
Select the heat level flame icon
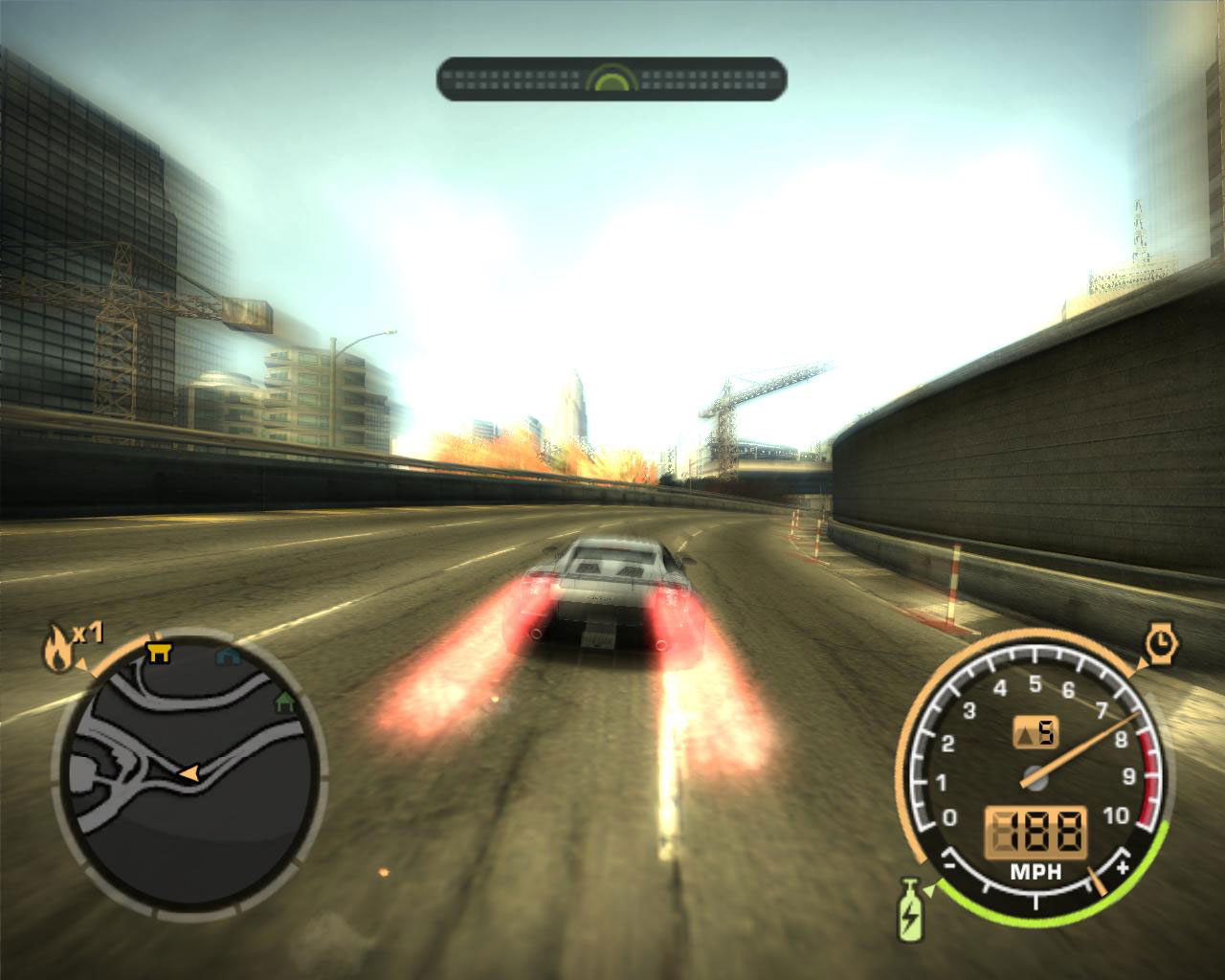coord(59,649)
